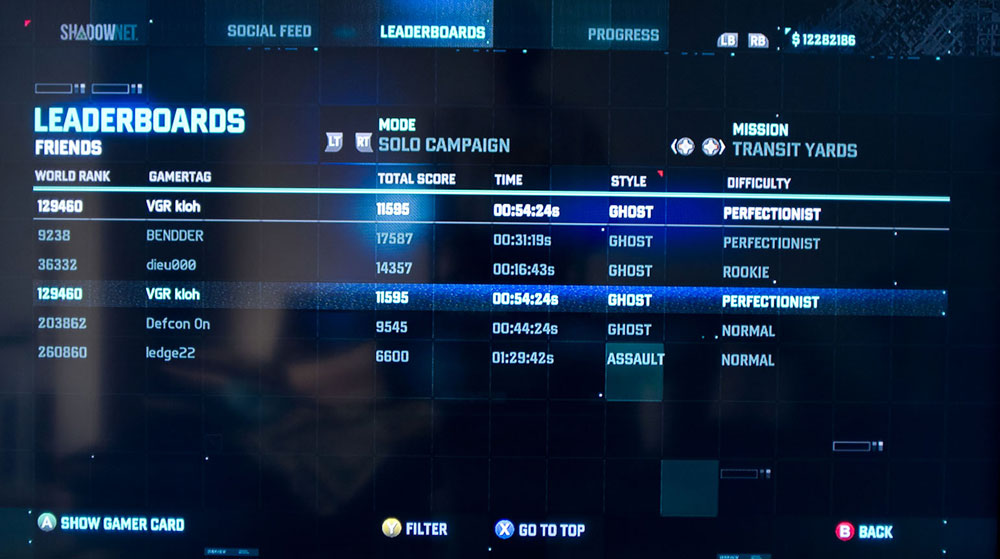
Task: Show Gamer Card for selected player
Action: (x=110, y=523)
